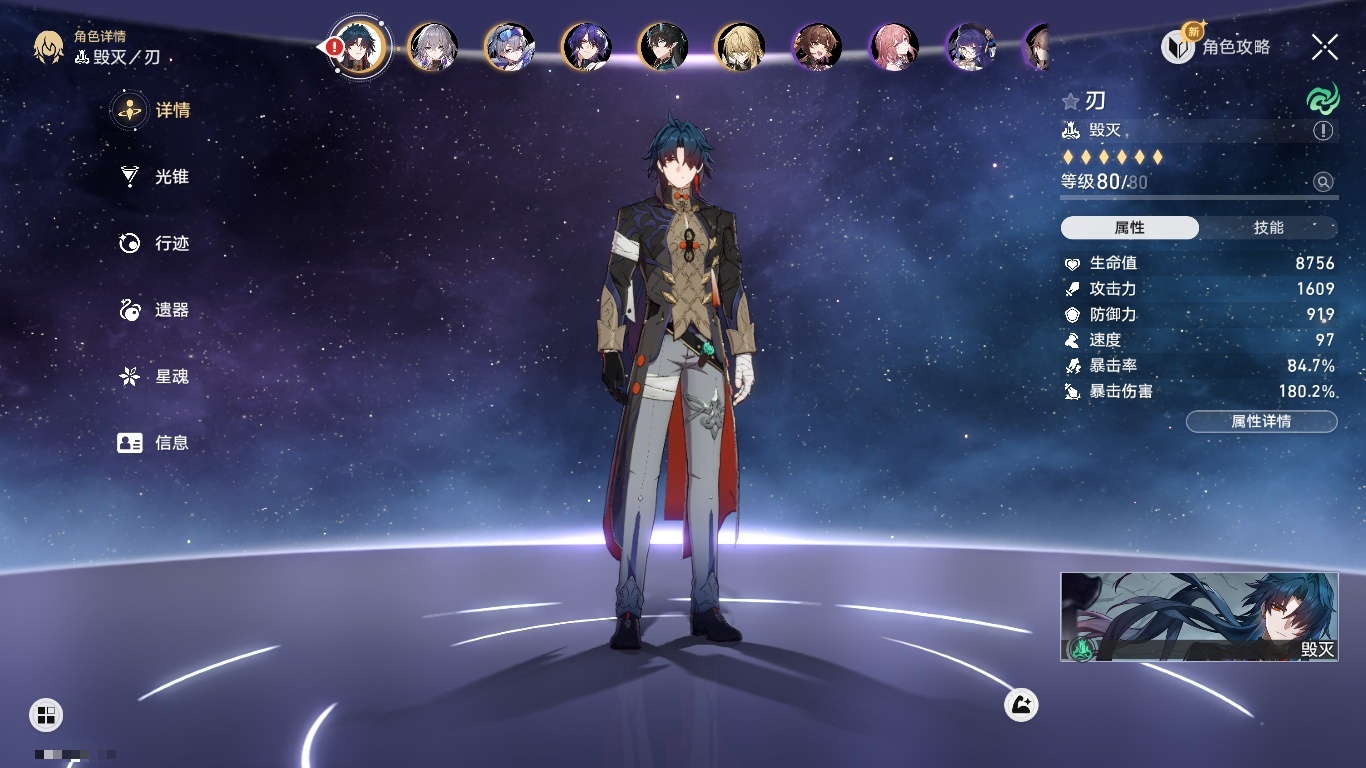Screen dimensions: 1366x768
Task: Click the magnifier icon beside the level
Action: (1323, 182)
